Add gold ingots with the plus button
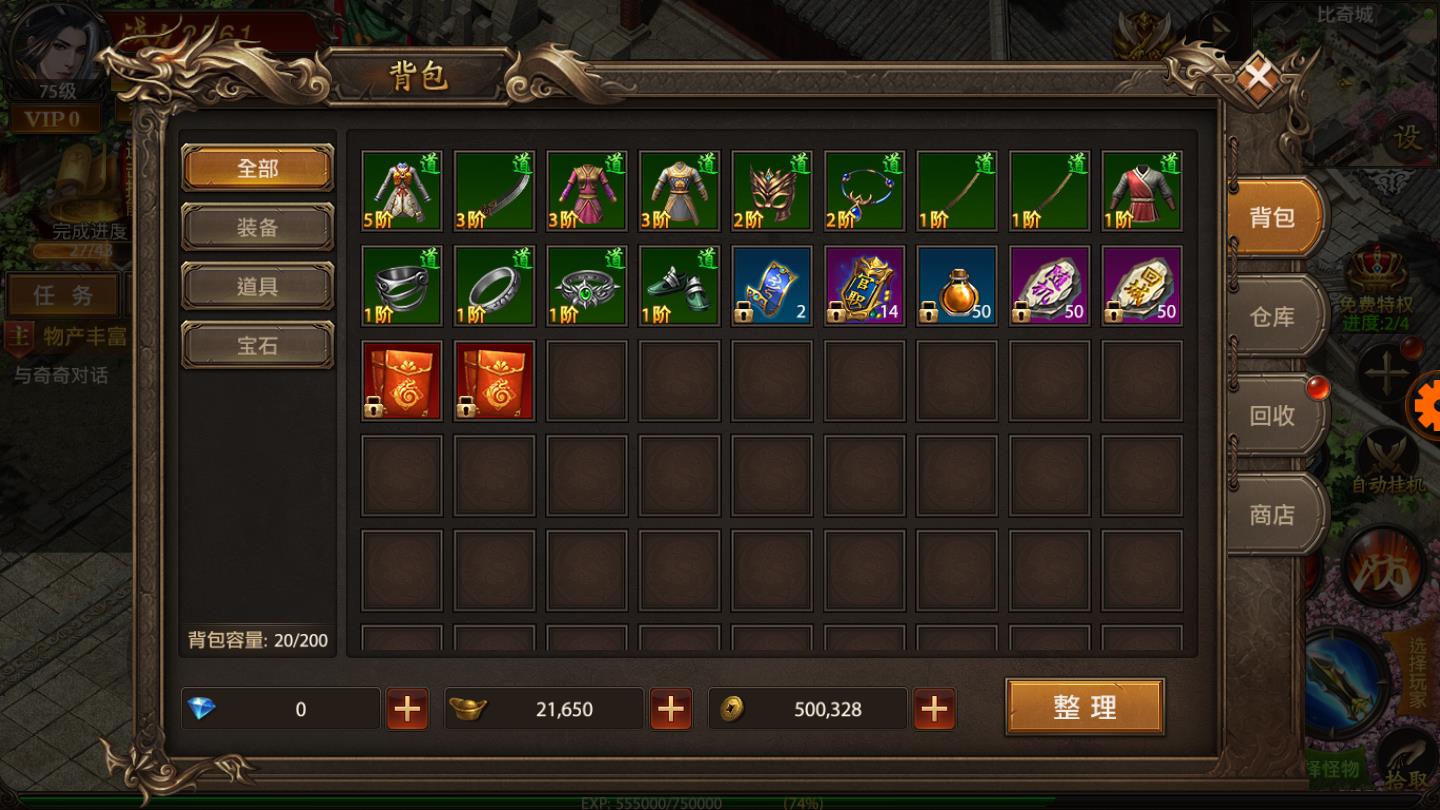This screenshot has width=1440, height=810. pos(671,709)
